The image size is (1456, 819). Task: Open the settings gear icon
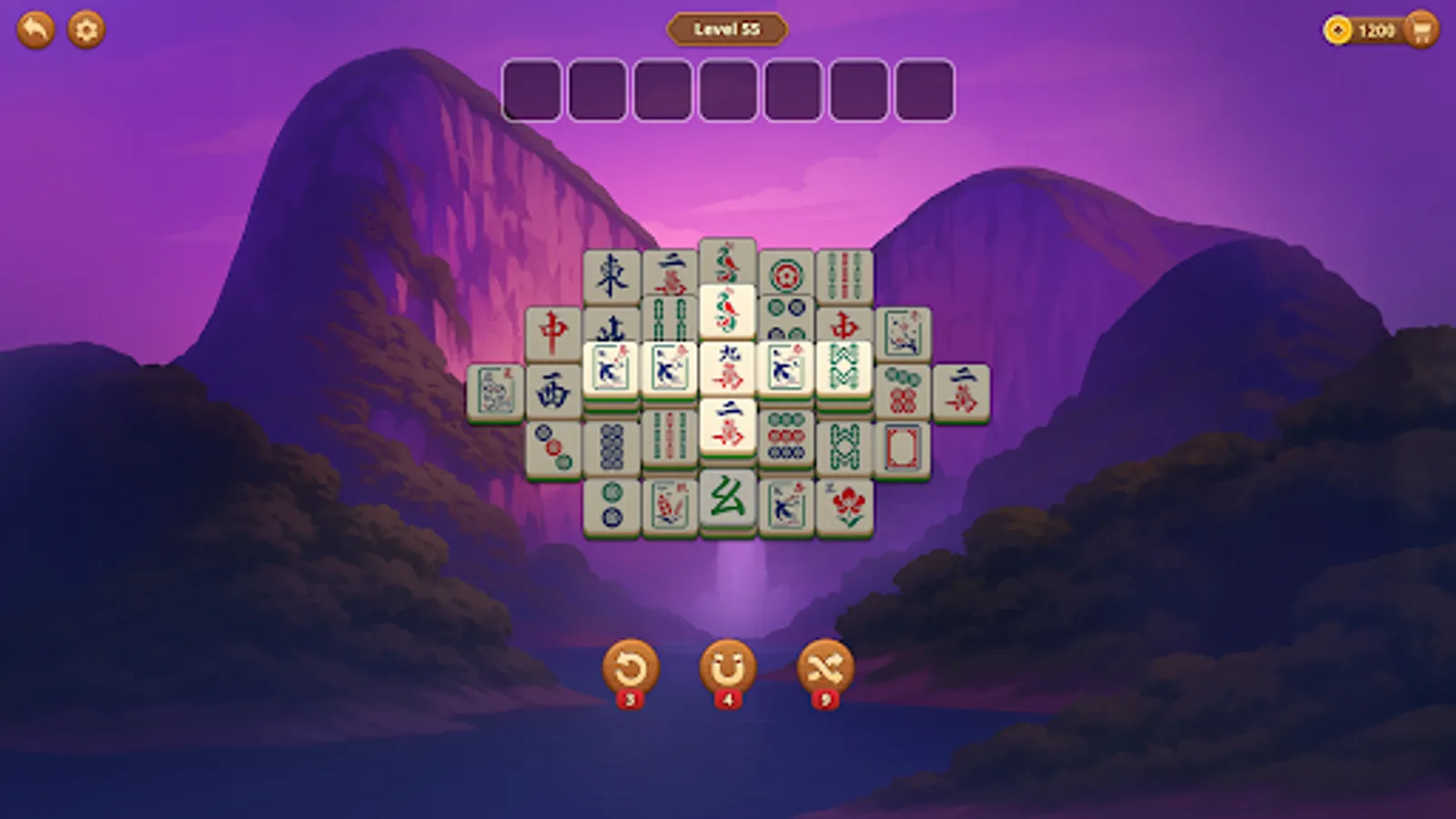(86, 28)
